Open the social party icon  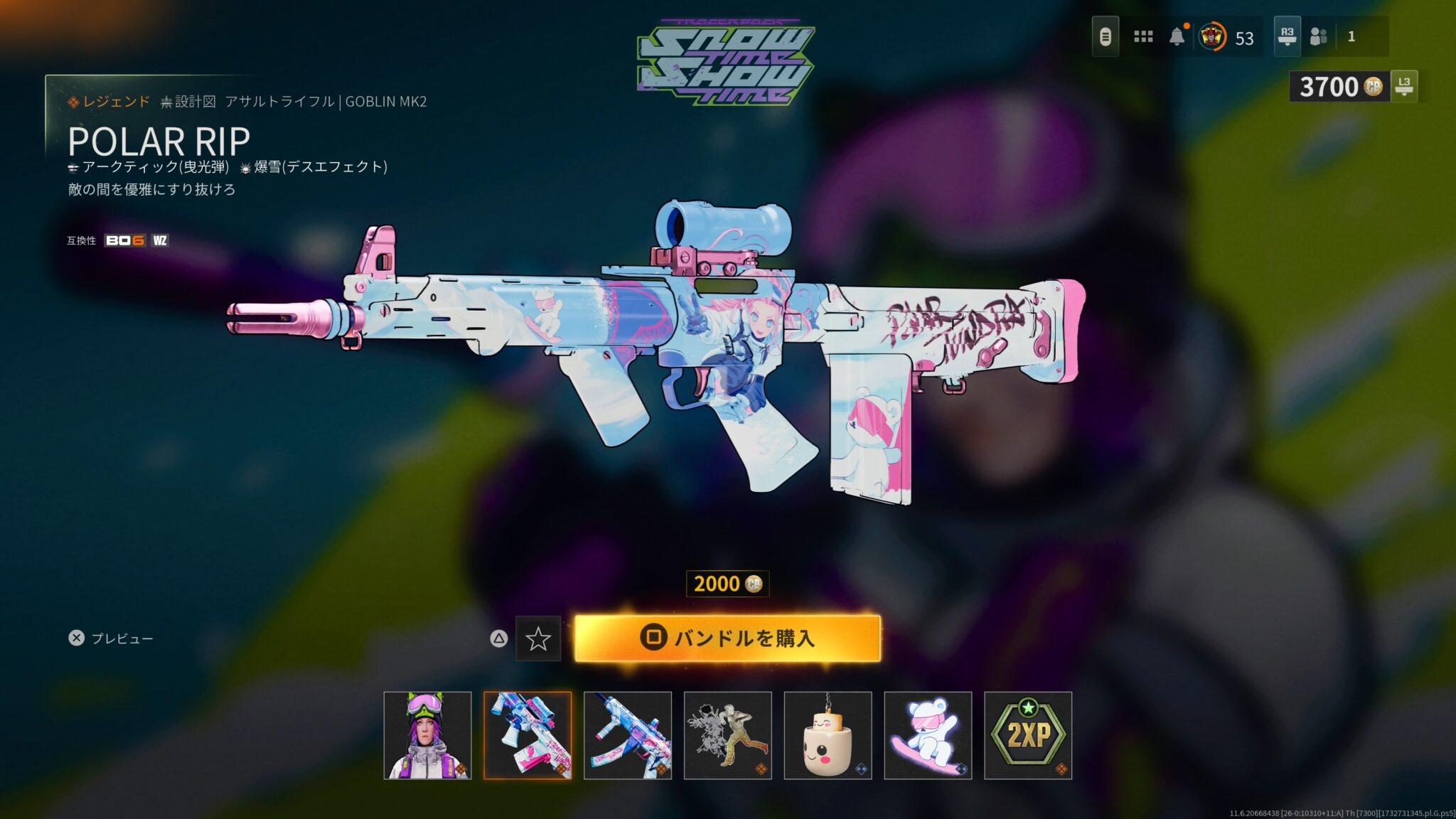(x=1319, y=36)
